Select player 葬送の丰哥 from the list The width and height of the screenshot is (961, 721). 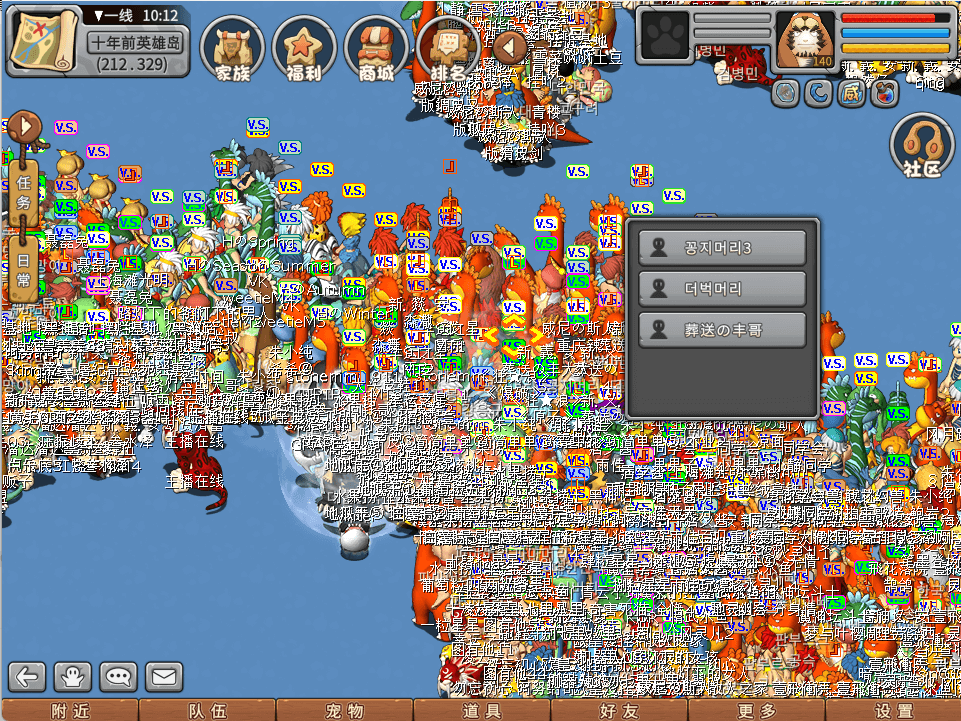click(x=722, y=329)
